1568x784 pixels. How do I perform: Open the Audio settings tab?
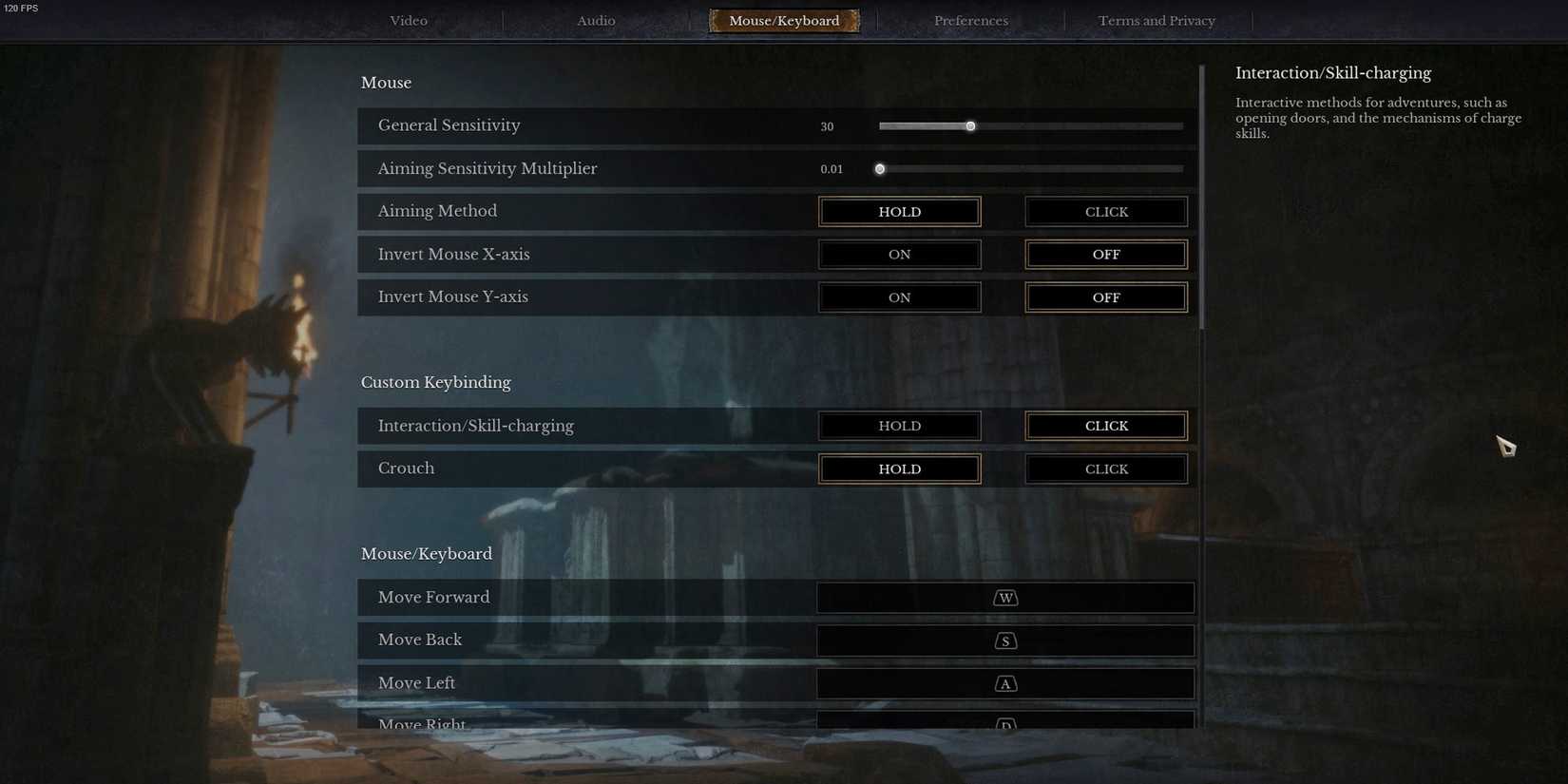pos(595,20)
